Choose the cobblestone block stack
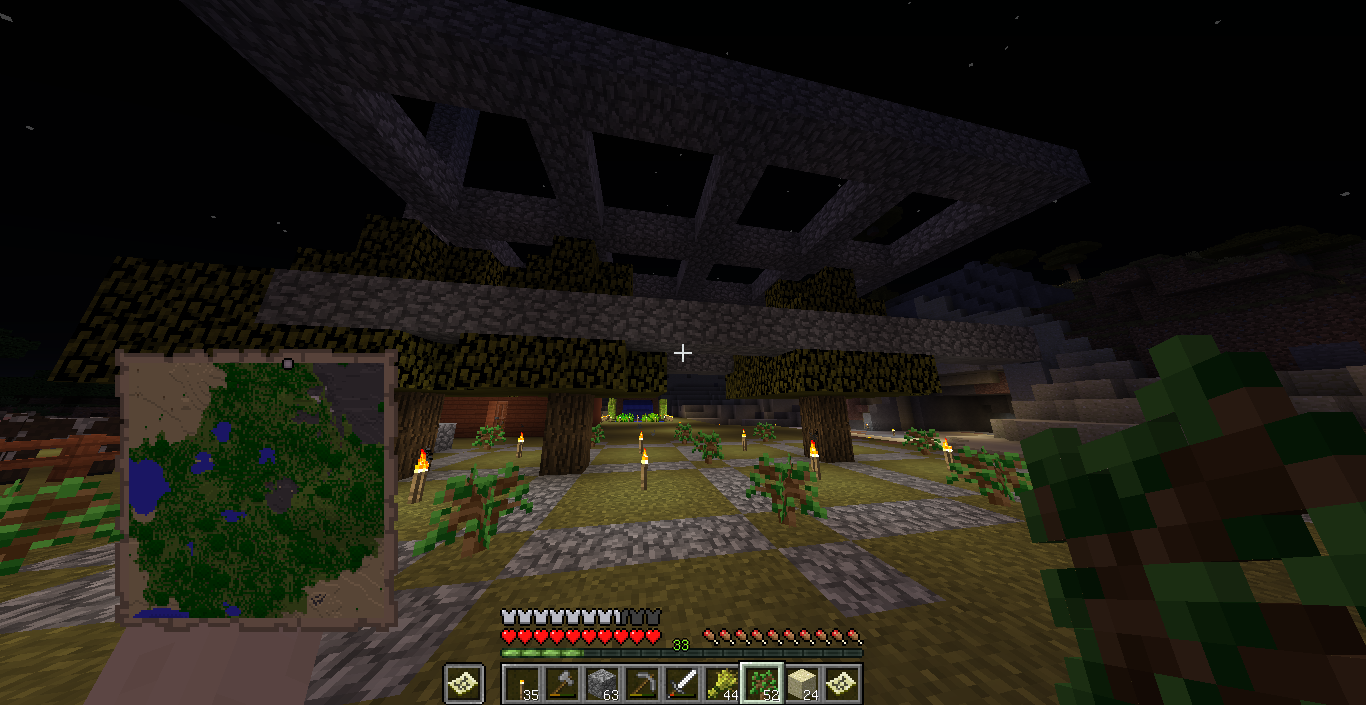 pyautogui.click(x=600, y=684)
